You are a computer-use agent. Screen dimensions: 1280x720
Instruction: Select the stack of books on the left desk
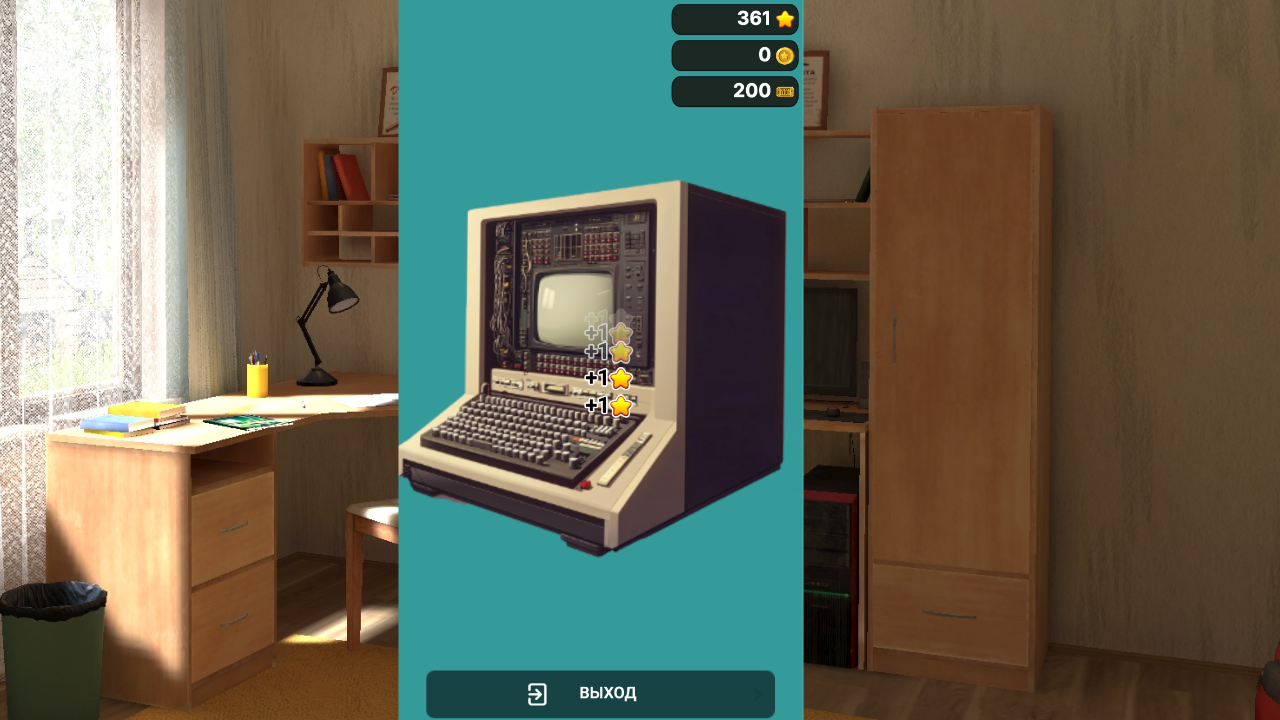(120, 420)
